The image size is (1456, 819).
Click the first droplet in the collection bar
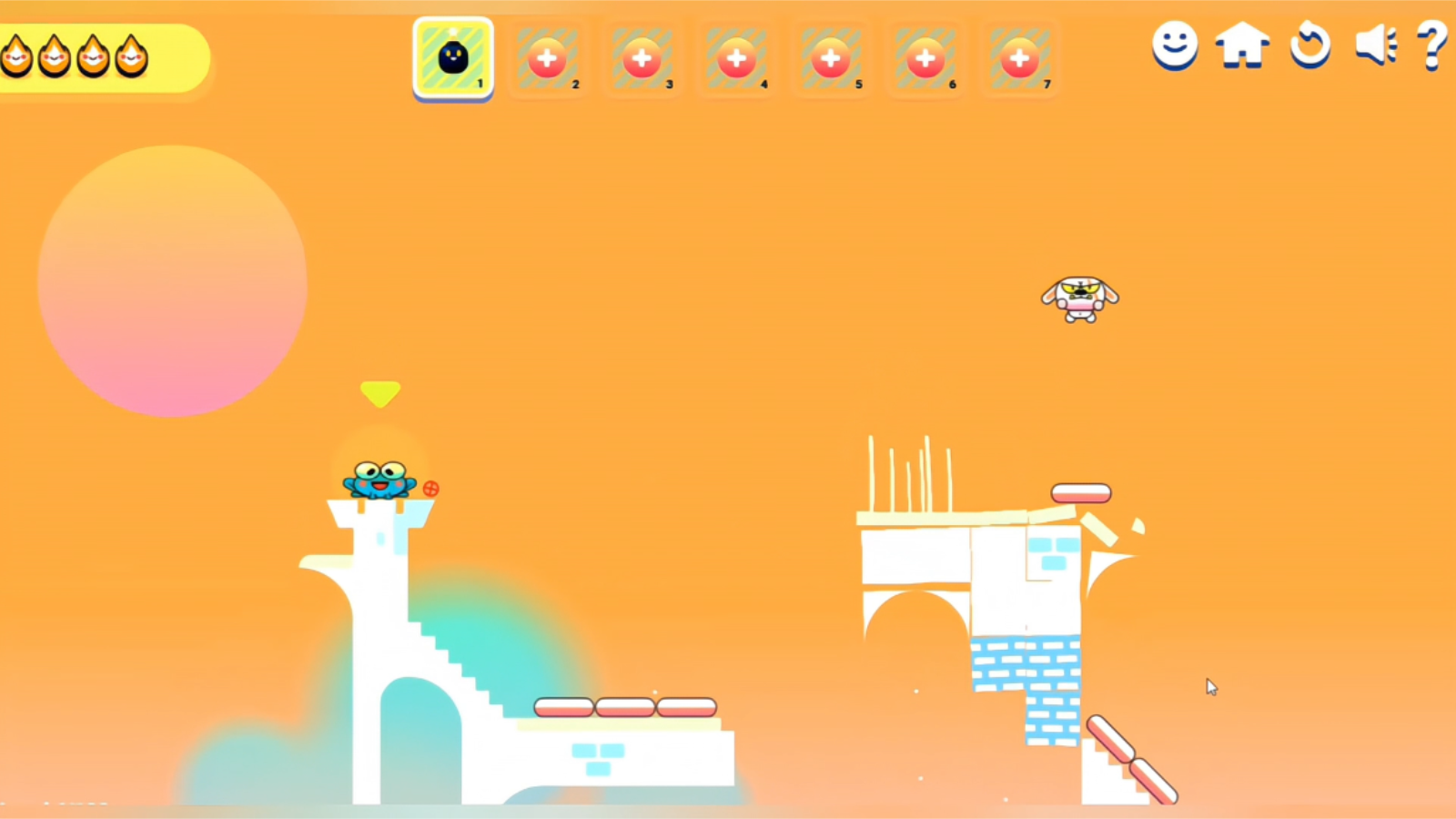pos(16,57)
